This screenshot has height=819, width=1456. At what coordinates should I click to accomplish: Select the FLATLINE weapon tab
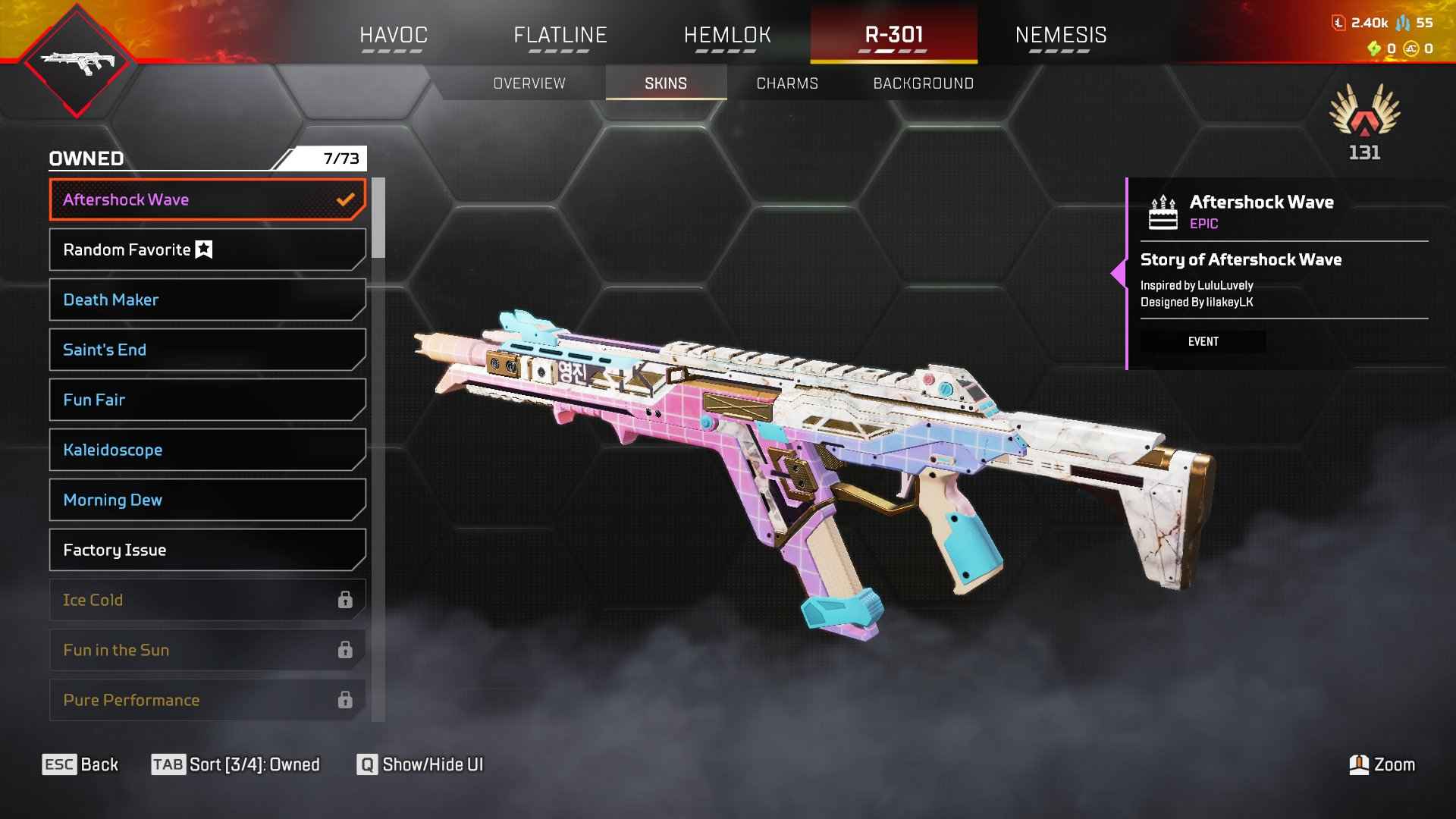[x=560, y=35]
